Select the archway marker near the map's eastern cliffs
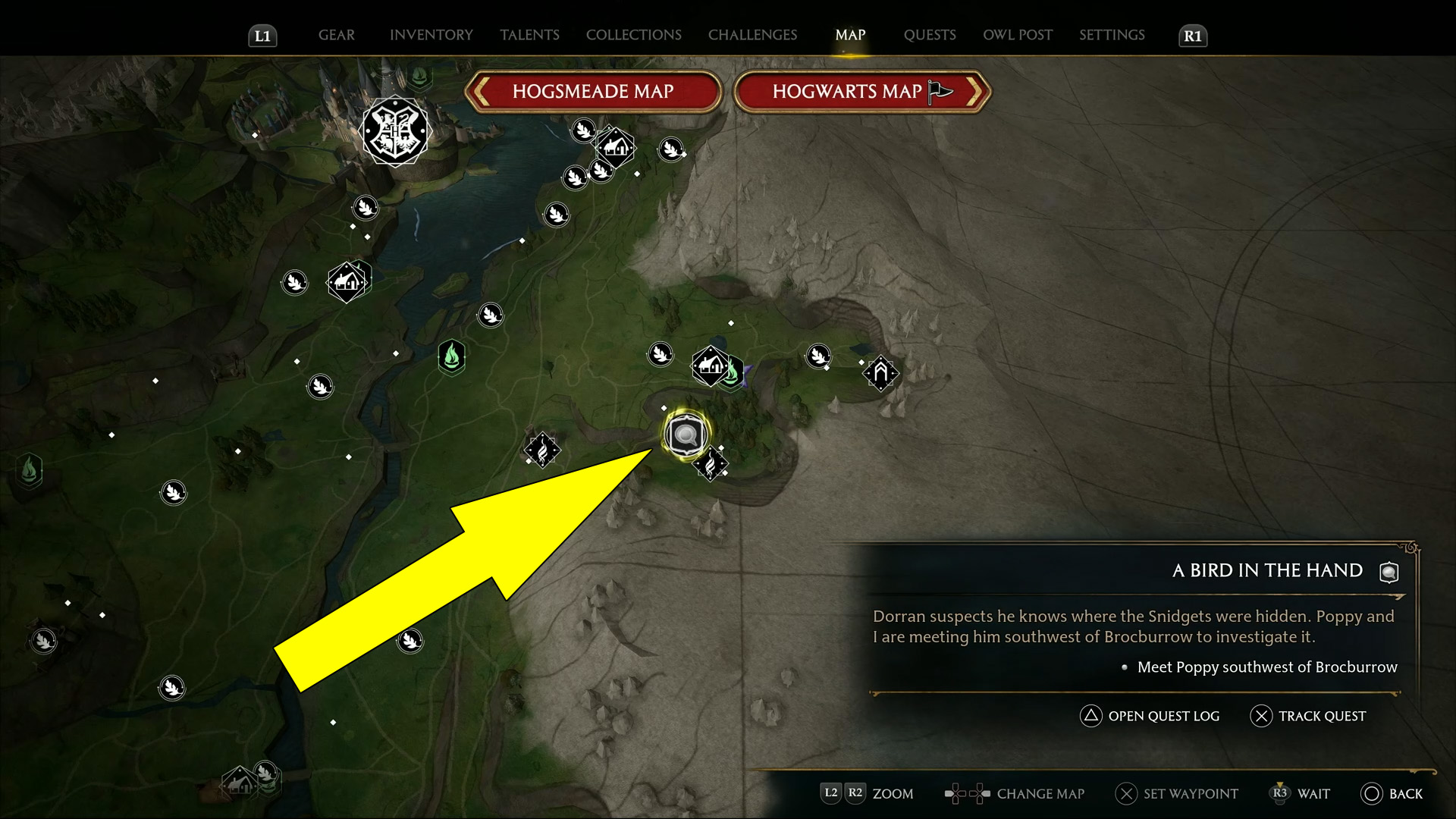The image size is (1456, 819). (880, 372)
